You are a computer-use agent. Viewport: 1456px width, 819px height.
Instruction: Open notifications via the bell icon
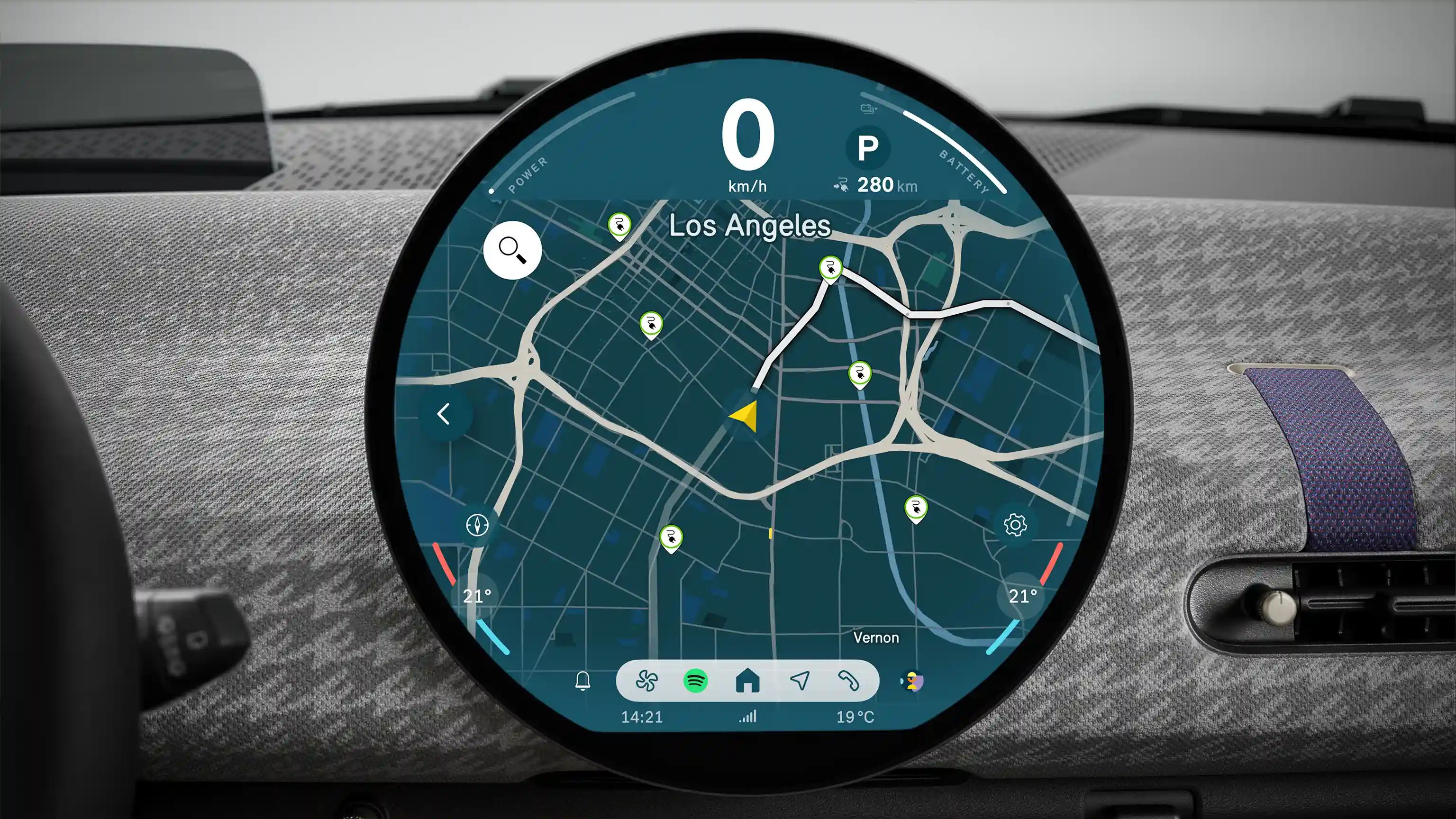[x=583, y=681]
